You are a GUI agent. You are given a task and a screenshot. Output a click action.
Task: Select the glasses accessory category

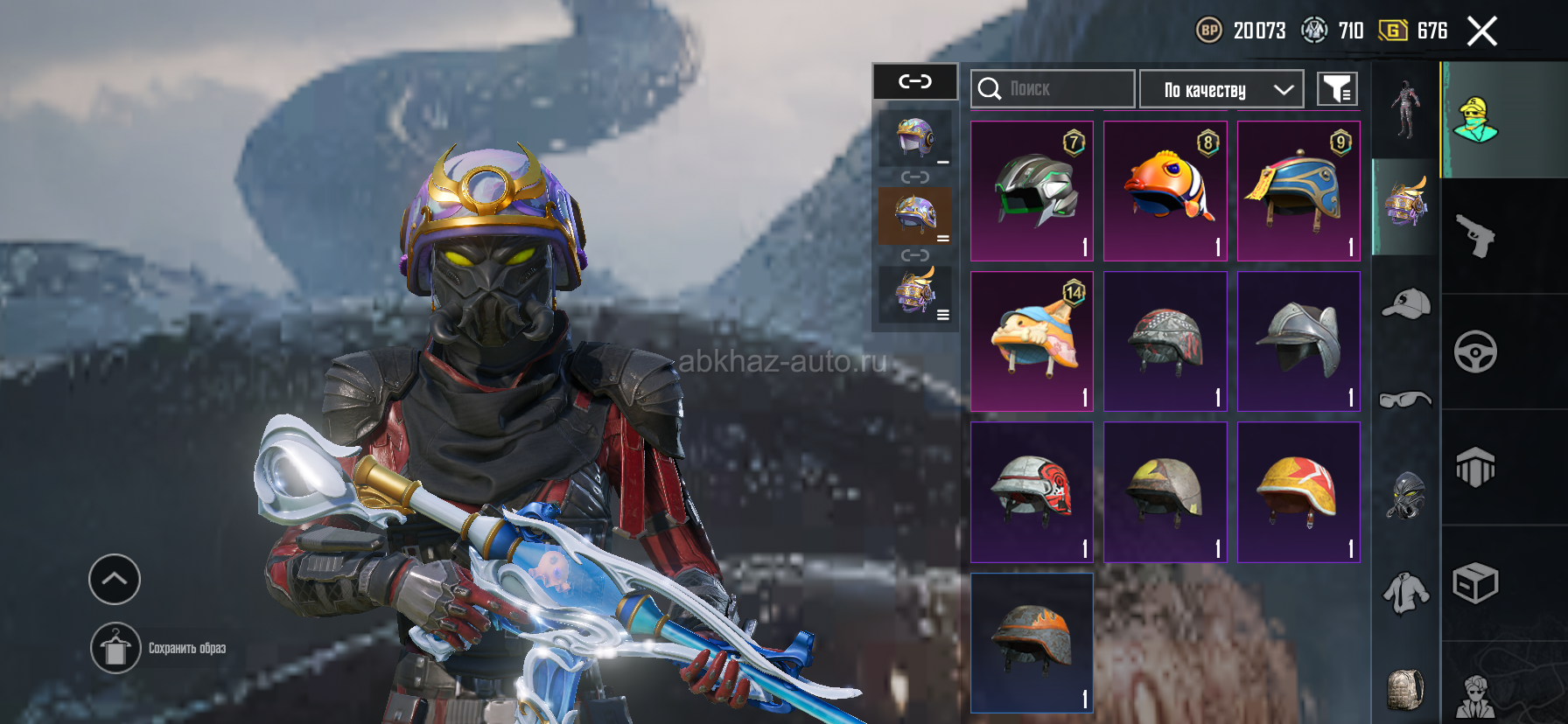click(1405, 400)
